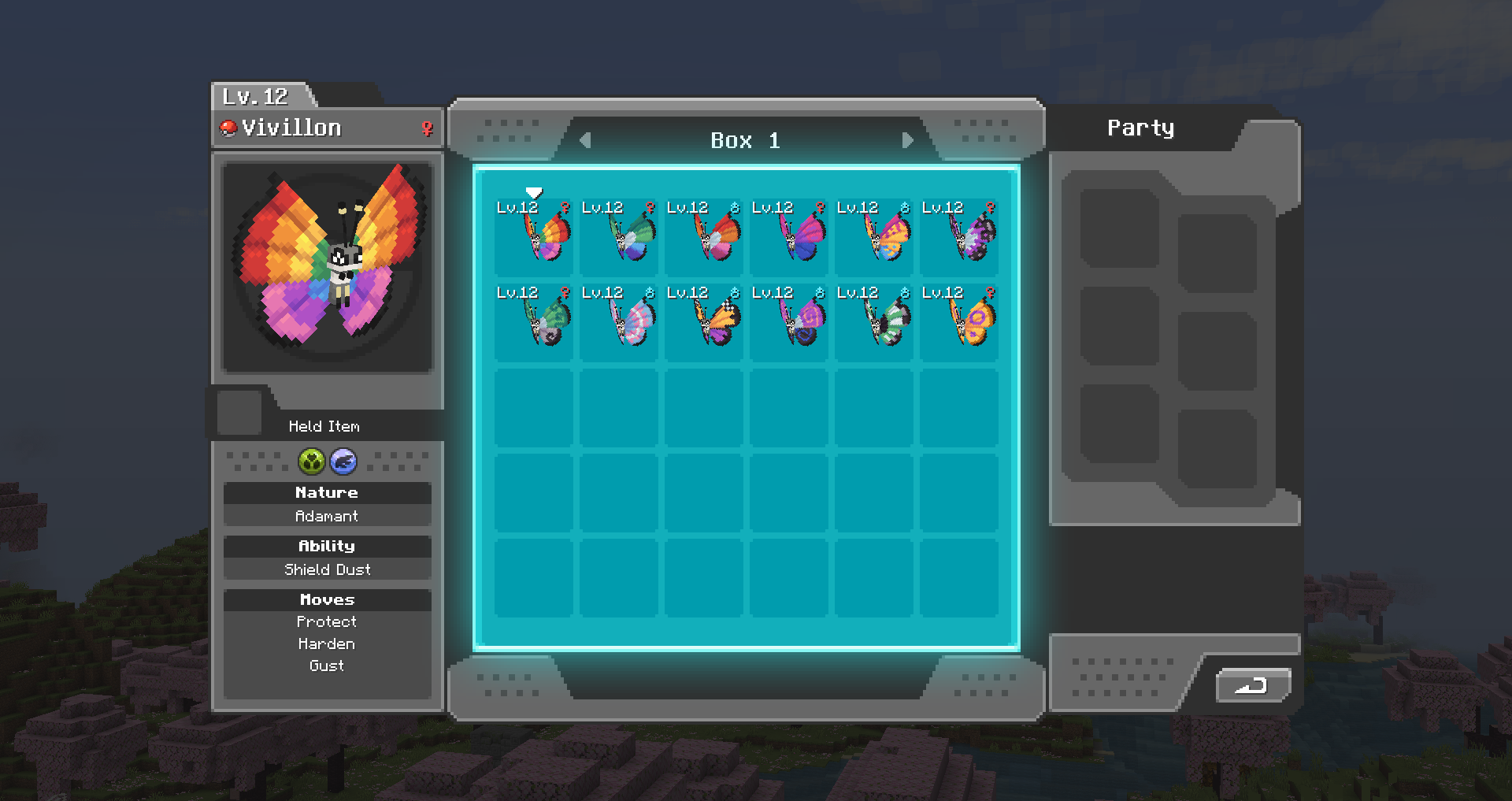Select the green Vivillon with gray lower wing
This screenshot has height=801, width=1512.
tap(535, 321)
